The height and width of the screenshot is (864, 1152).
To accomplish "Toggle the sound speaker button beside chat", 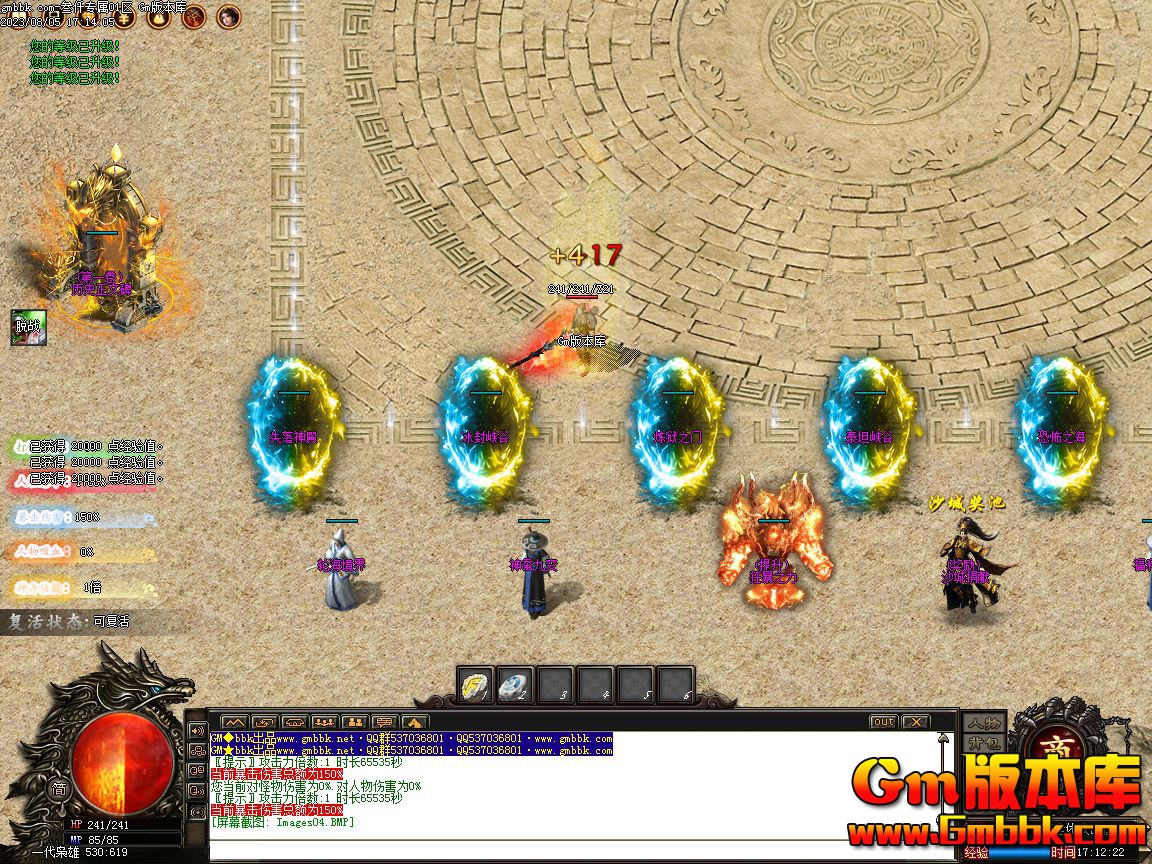I will (197, 730).
